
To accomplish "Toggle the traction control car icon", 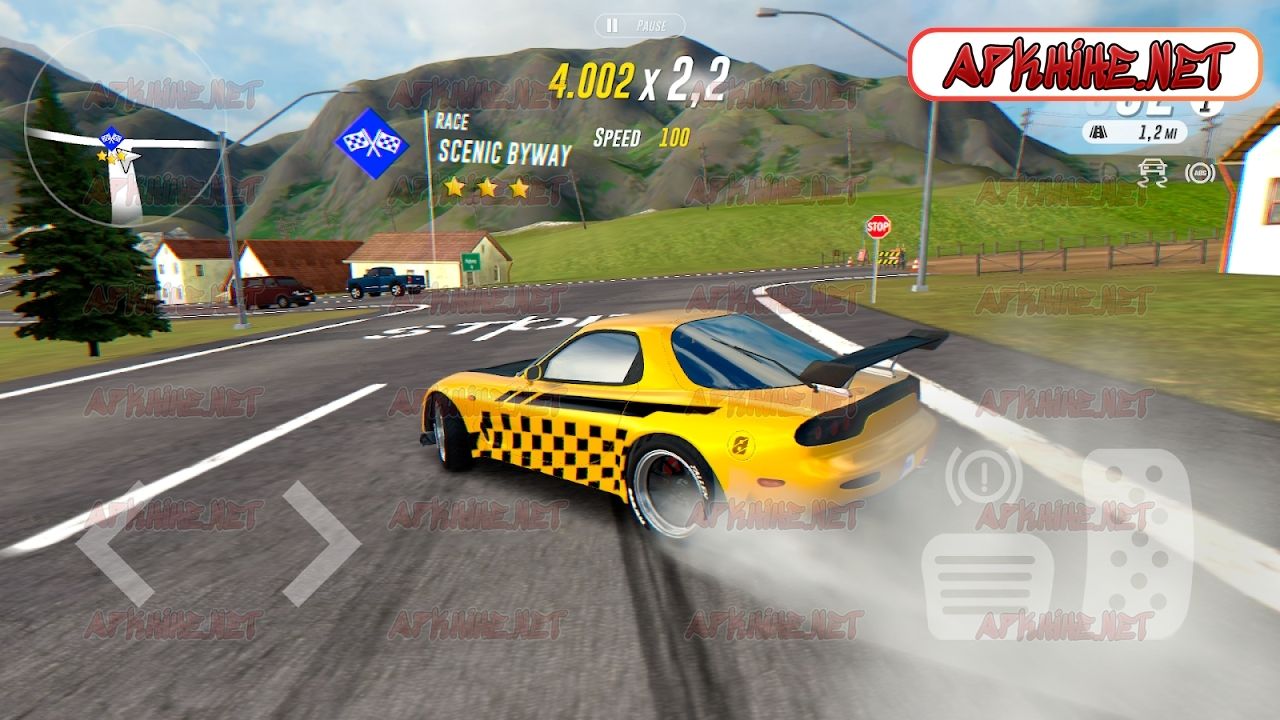I will [1152, 172].
